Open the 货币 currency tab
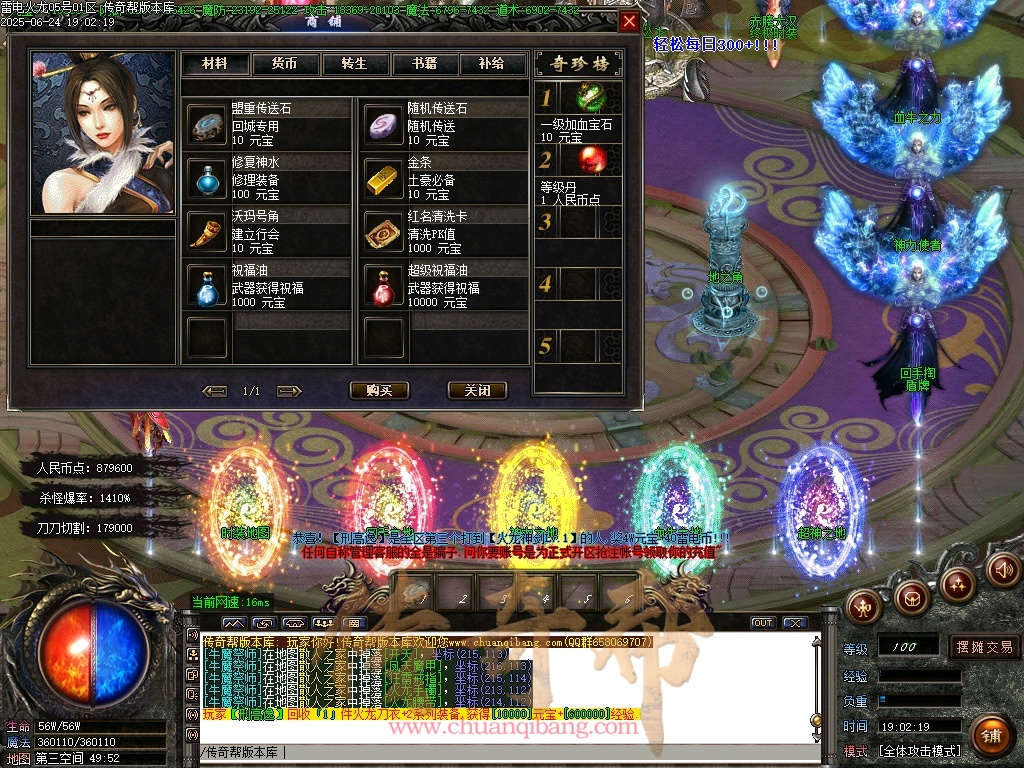The image size is (1024, 768). point(284,64)
